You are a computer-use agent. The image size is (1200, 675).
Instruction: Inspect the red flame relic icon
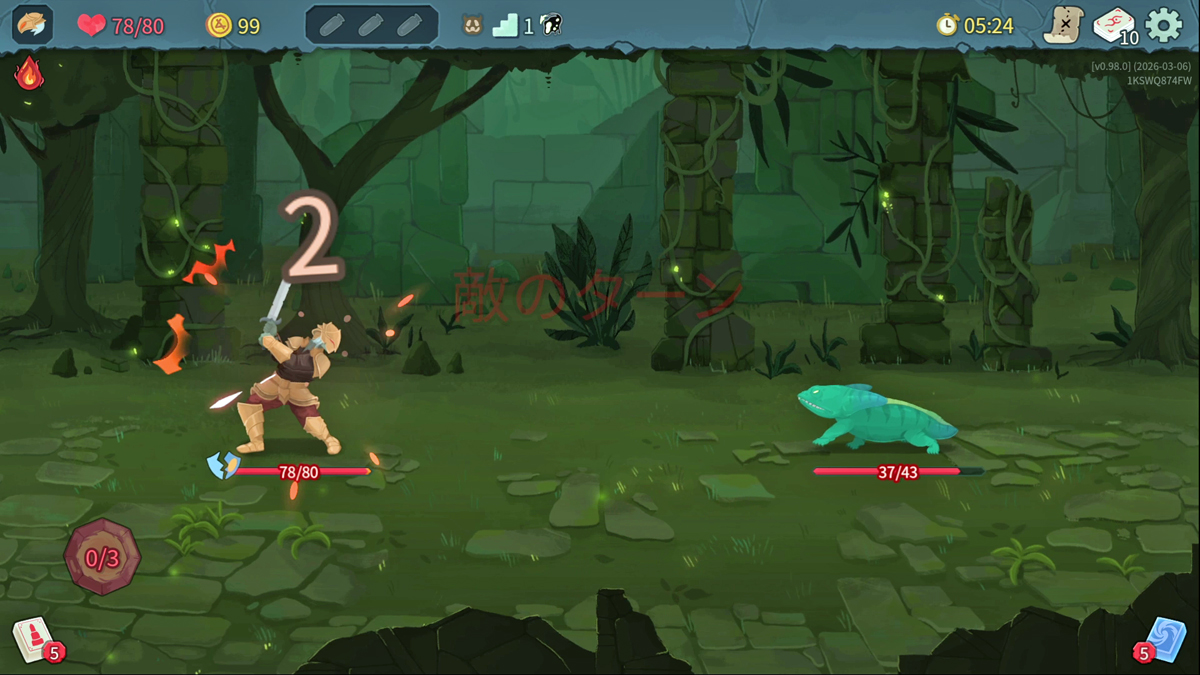click(29, 72)
